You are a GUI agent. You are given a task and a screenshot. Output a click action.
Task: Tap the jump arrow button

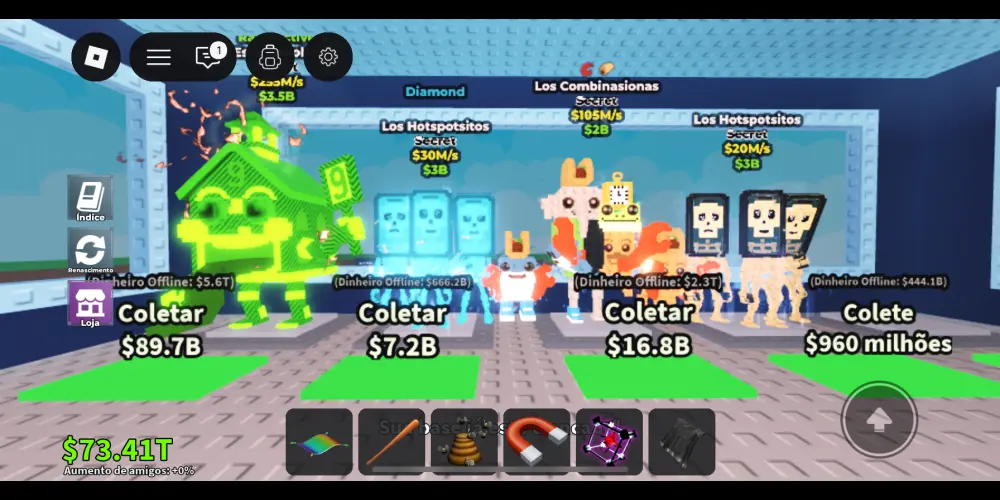tap(878, 420)
